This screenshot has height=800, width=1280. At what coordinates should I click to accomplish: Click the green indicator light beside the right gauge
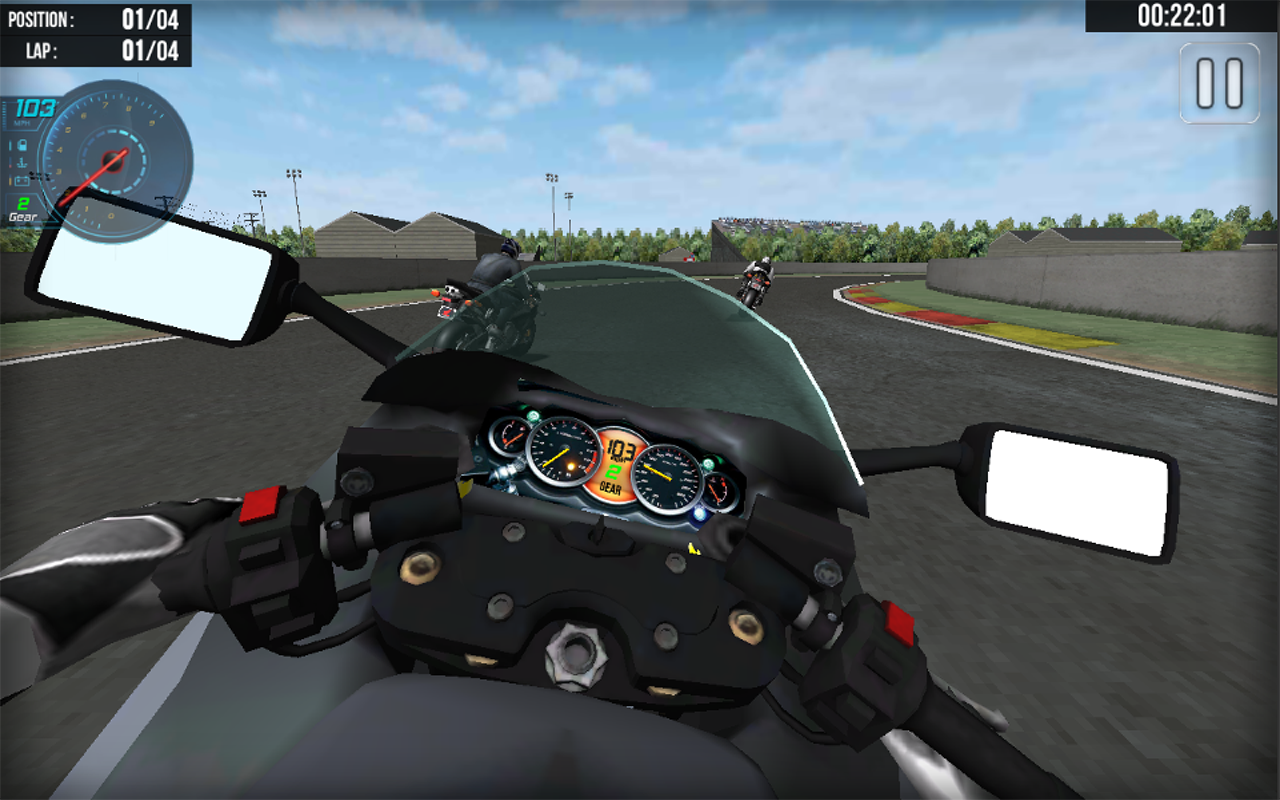(x=707, y=463)
